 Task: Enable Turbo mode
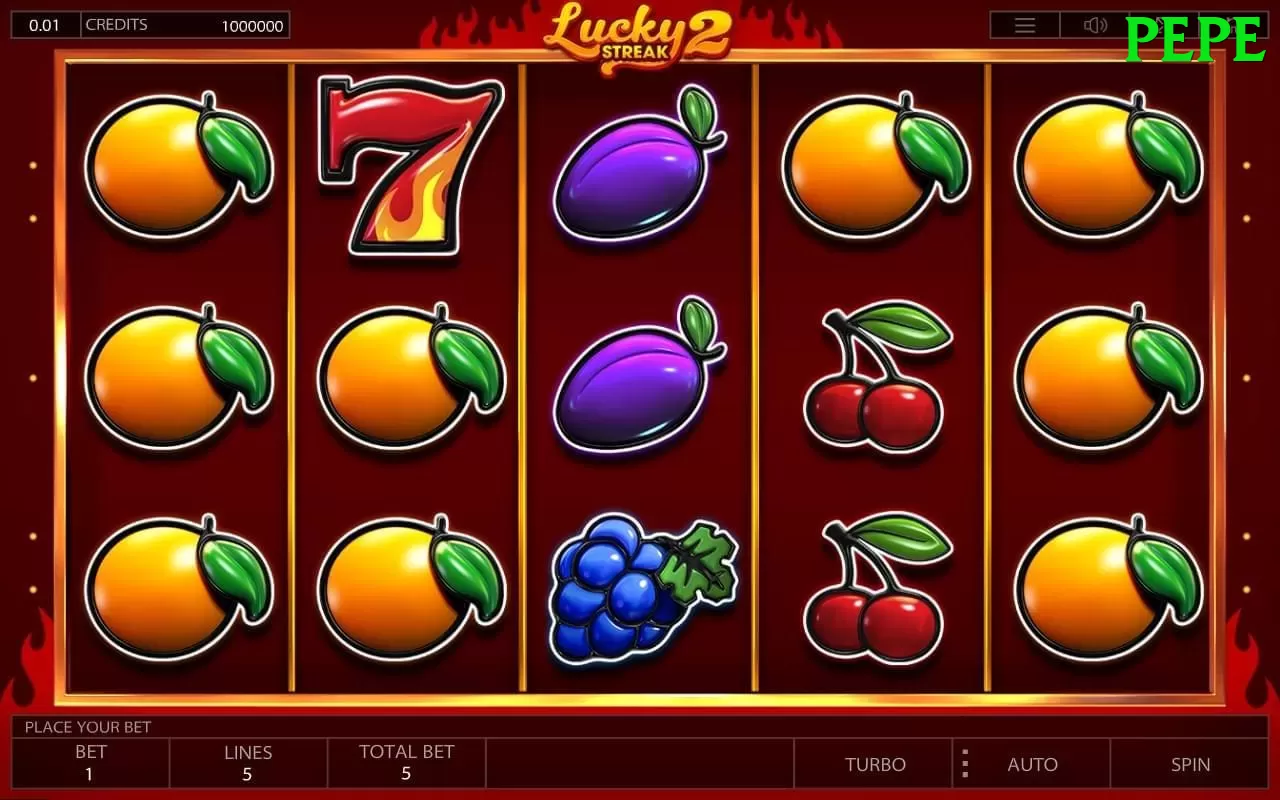coord(876,764)
